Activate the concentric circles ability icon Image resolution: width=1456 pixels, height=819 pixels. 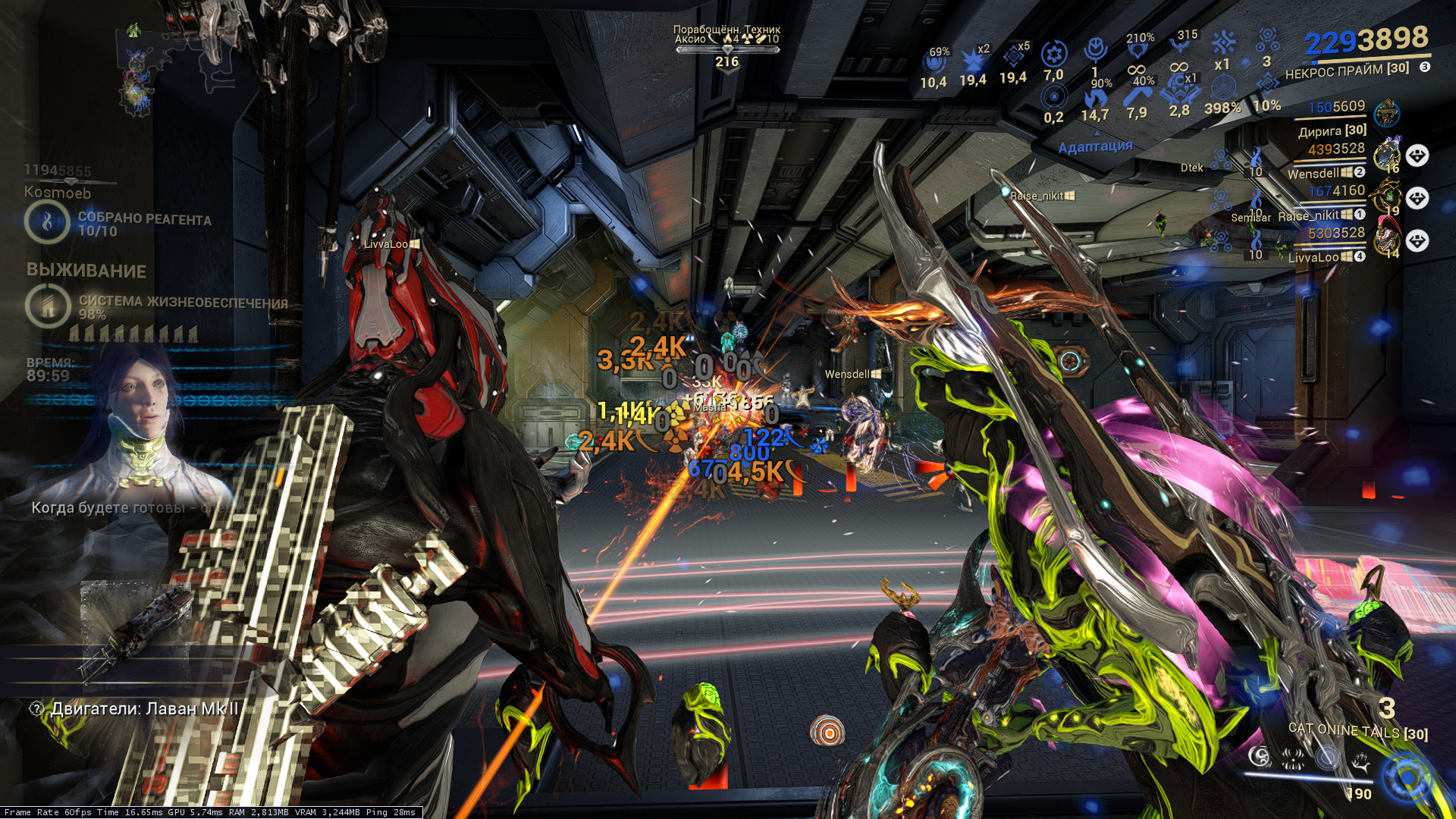click(x=1327, y=756)
